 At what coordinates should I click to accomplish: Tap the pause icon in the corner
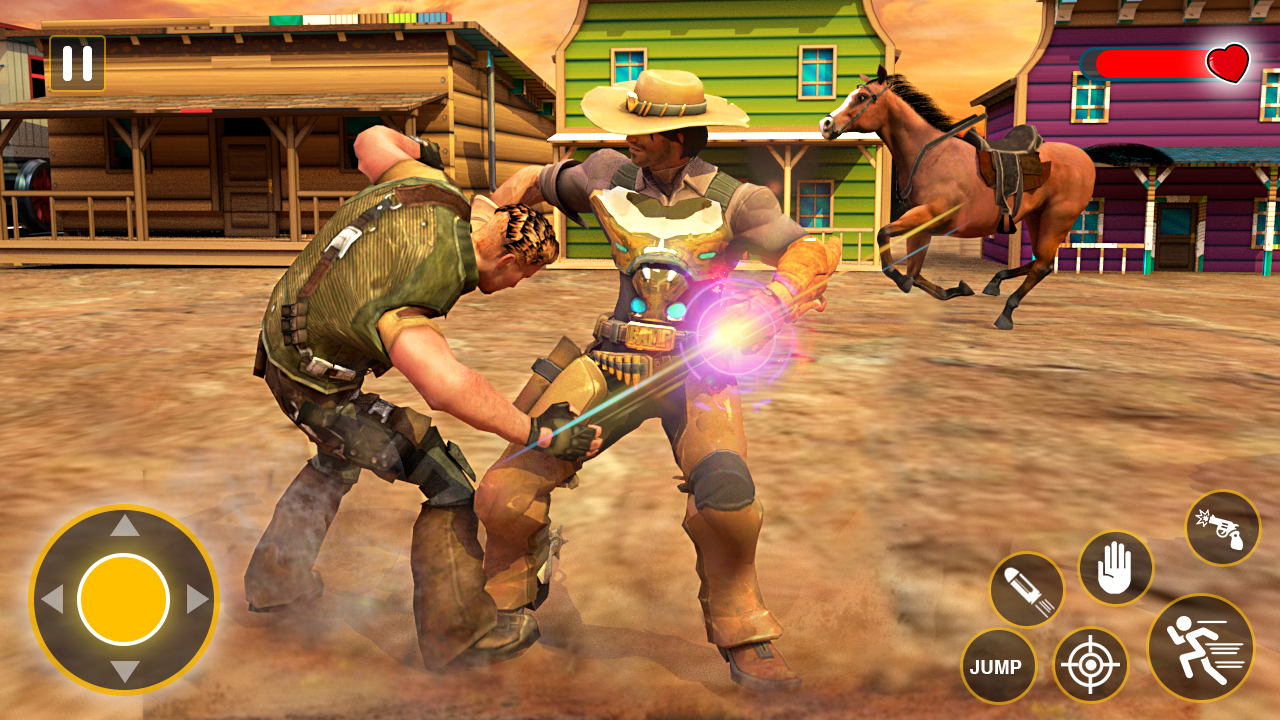click(x=78, y=65)
